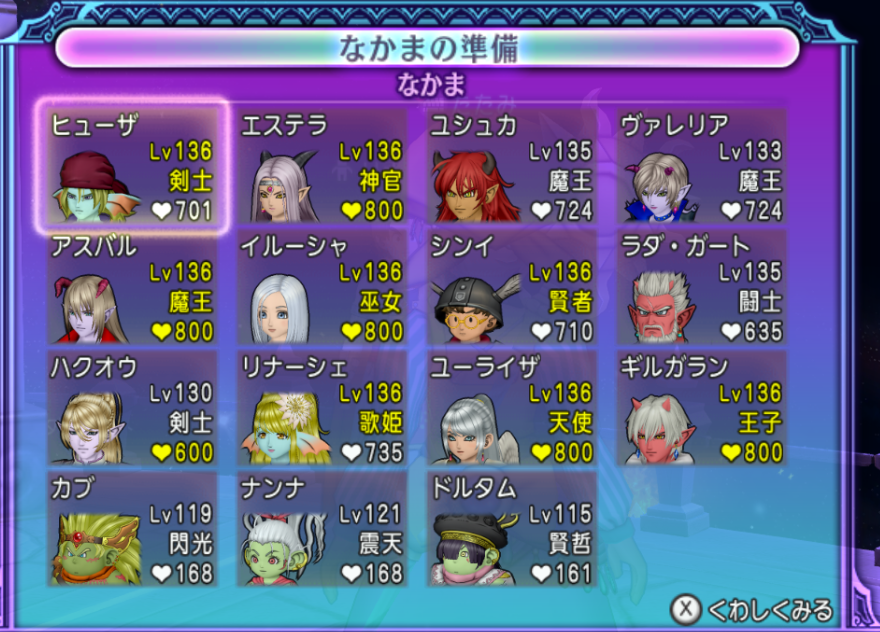Choose カブ the 閃光 companion
This screenshot has height=632, width=880.
point(132,529)
